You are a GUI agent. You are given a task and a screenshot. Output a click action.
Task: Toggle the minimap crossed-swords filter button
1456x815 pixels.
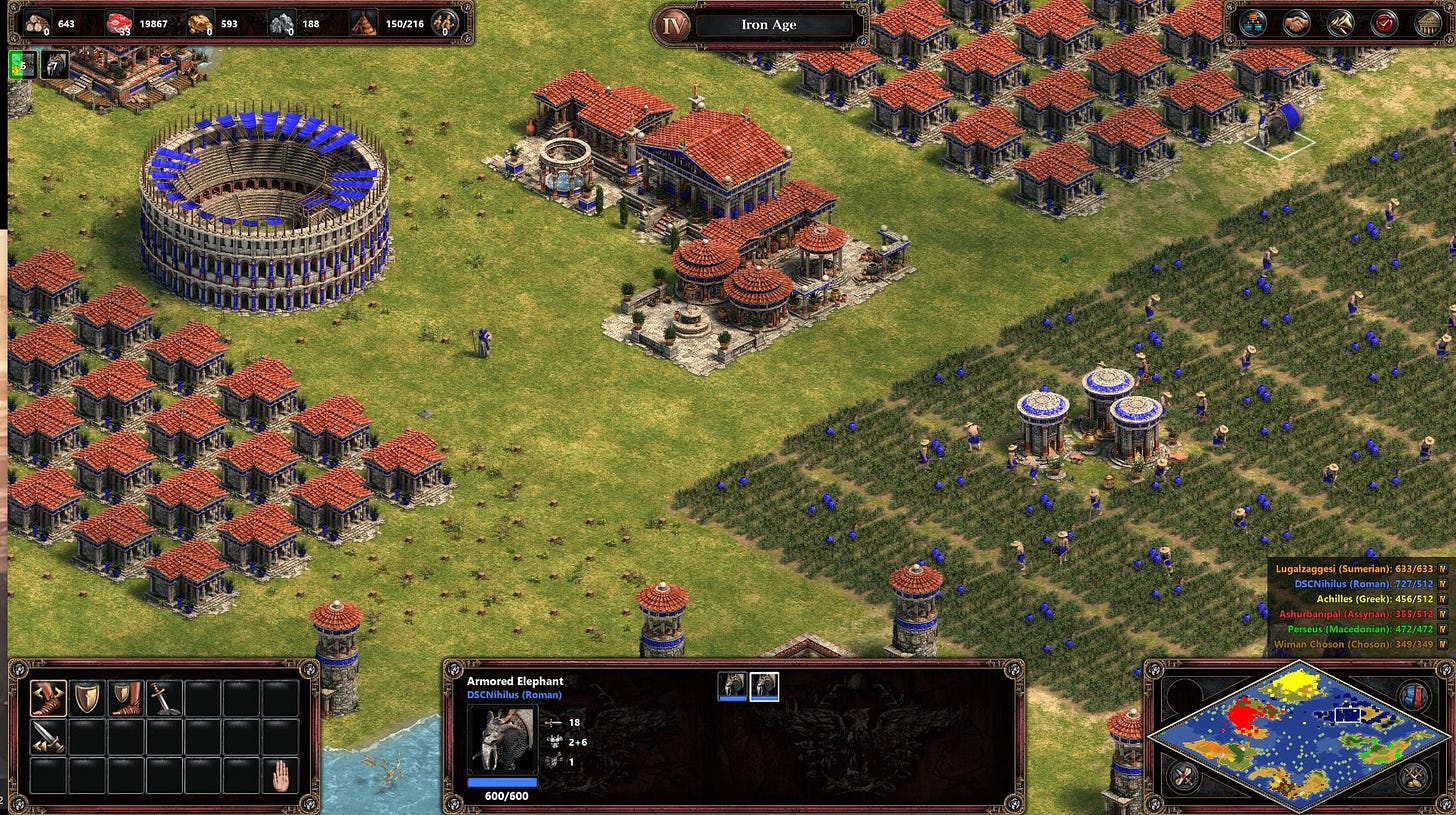pyautogui.click(x=1413, y=776)
